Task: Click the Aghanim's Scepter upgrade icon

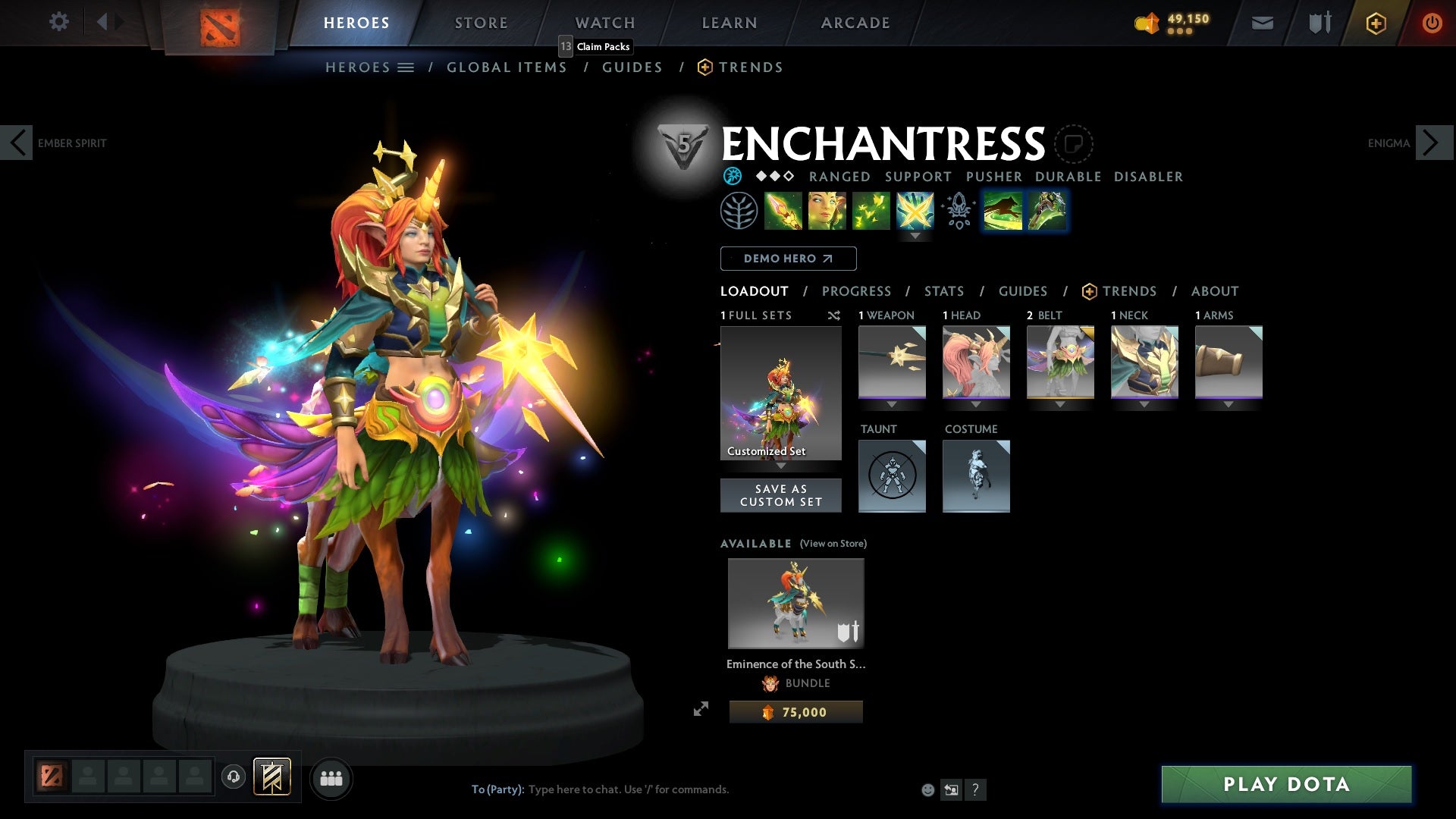Action: (x=957, y=211)
